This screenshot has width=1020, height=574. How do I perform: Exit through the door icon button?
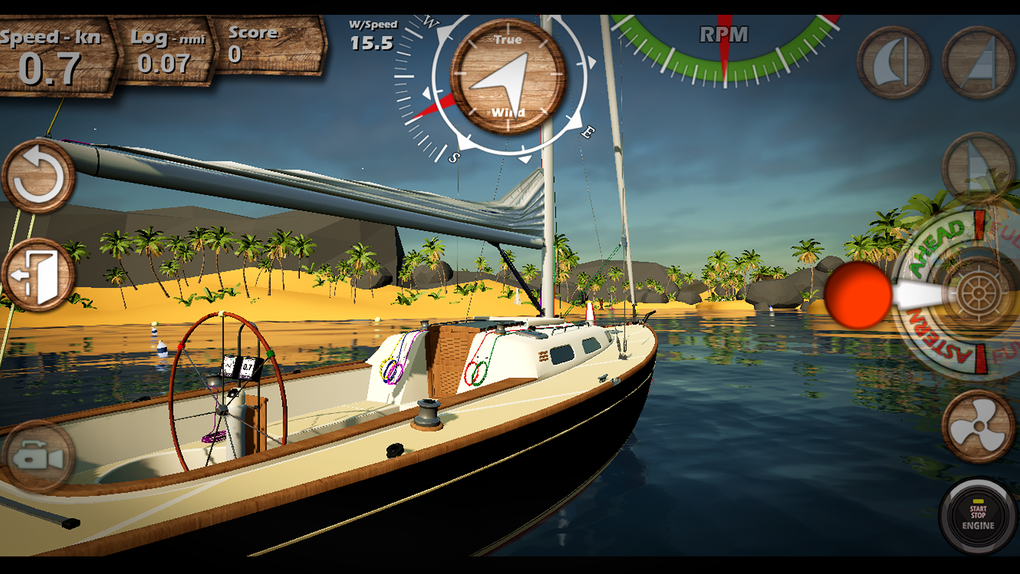point(39,274)
